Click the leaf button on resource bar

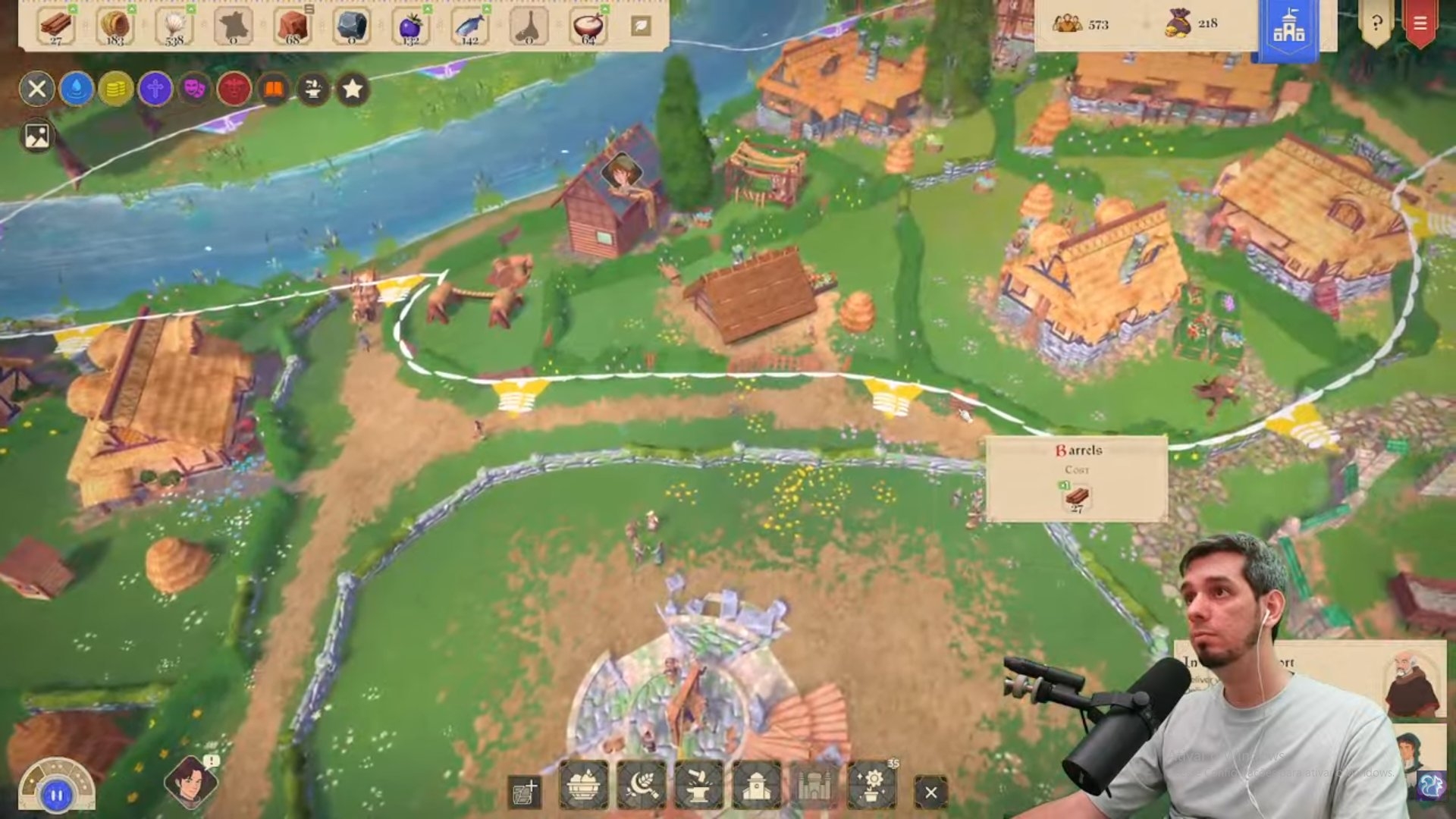(641, 26)
